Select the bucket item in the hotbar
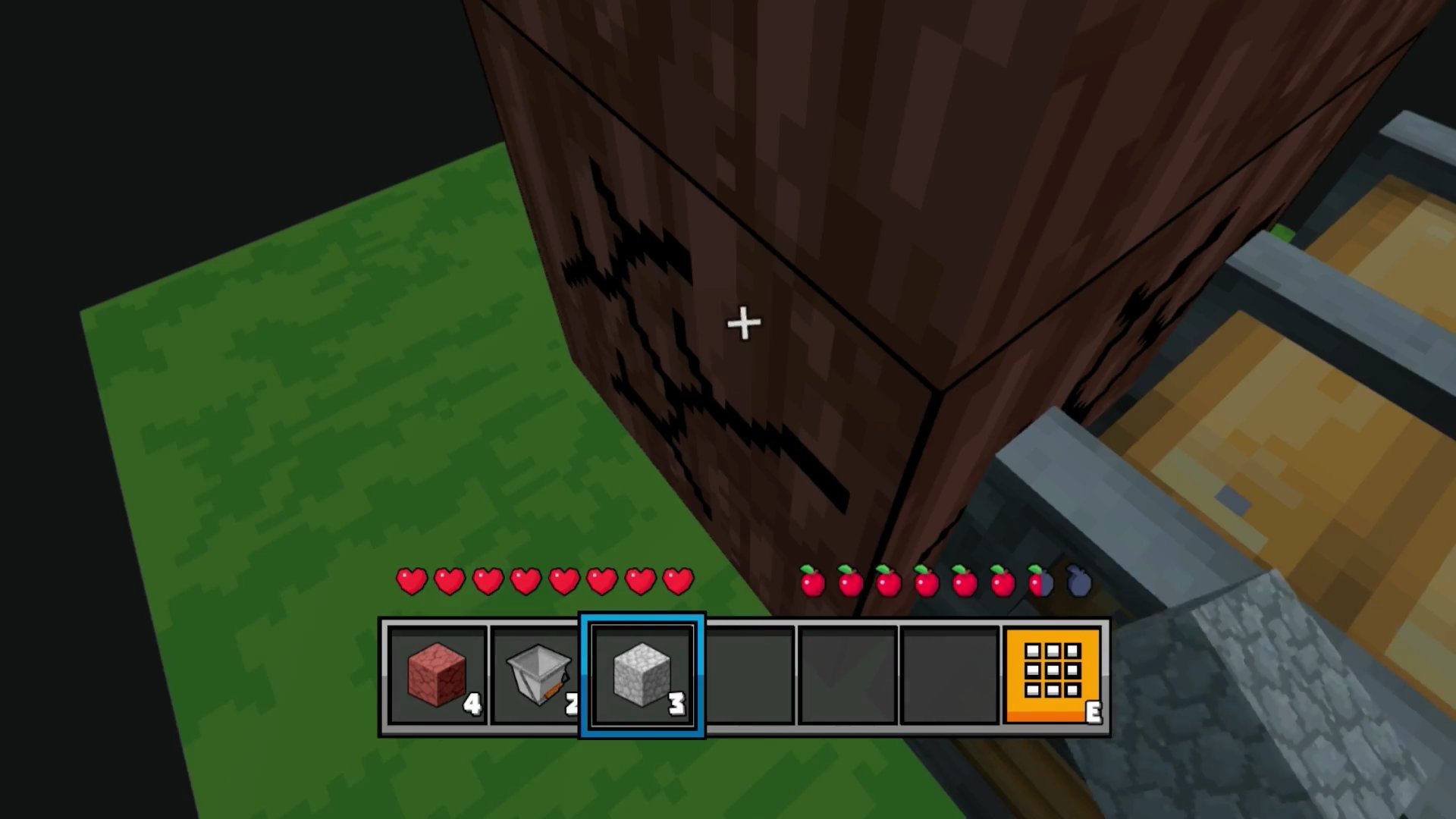This screenshot has height=819, width=1456. pos(539,675)
